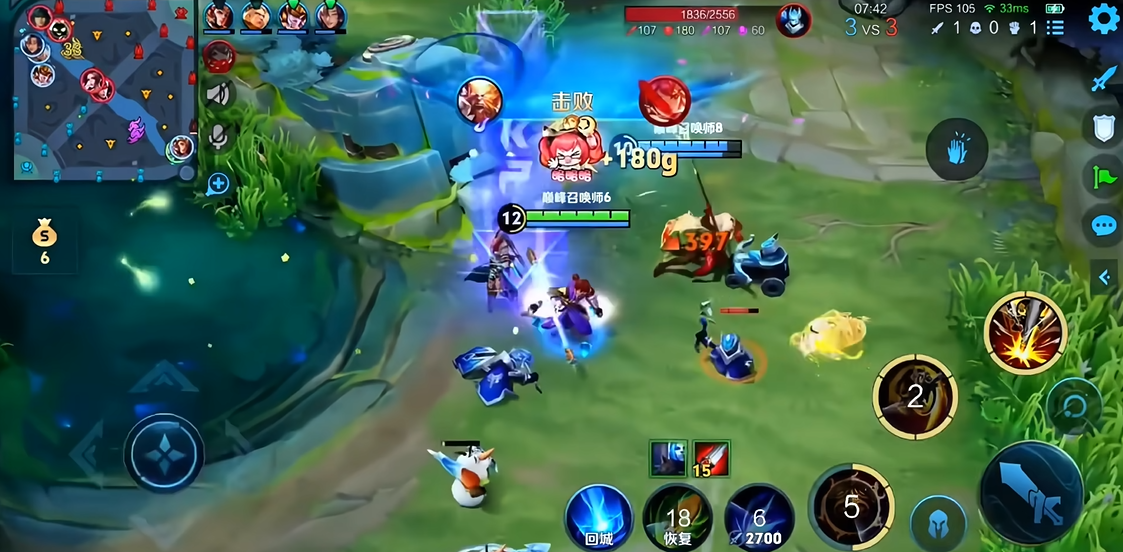
Task: Send the shield retreat signal
Action: coord(1103,127)
